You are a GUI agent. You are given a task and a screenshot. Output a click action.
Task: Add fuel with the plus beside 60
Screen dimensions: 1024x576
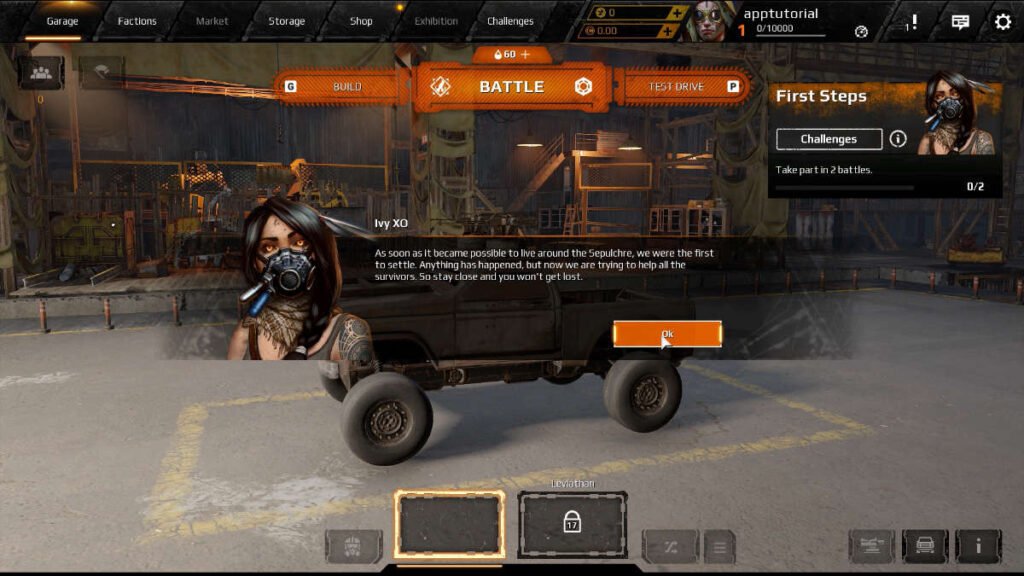click(525, 54)
